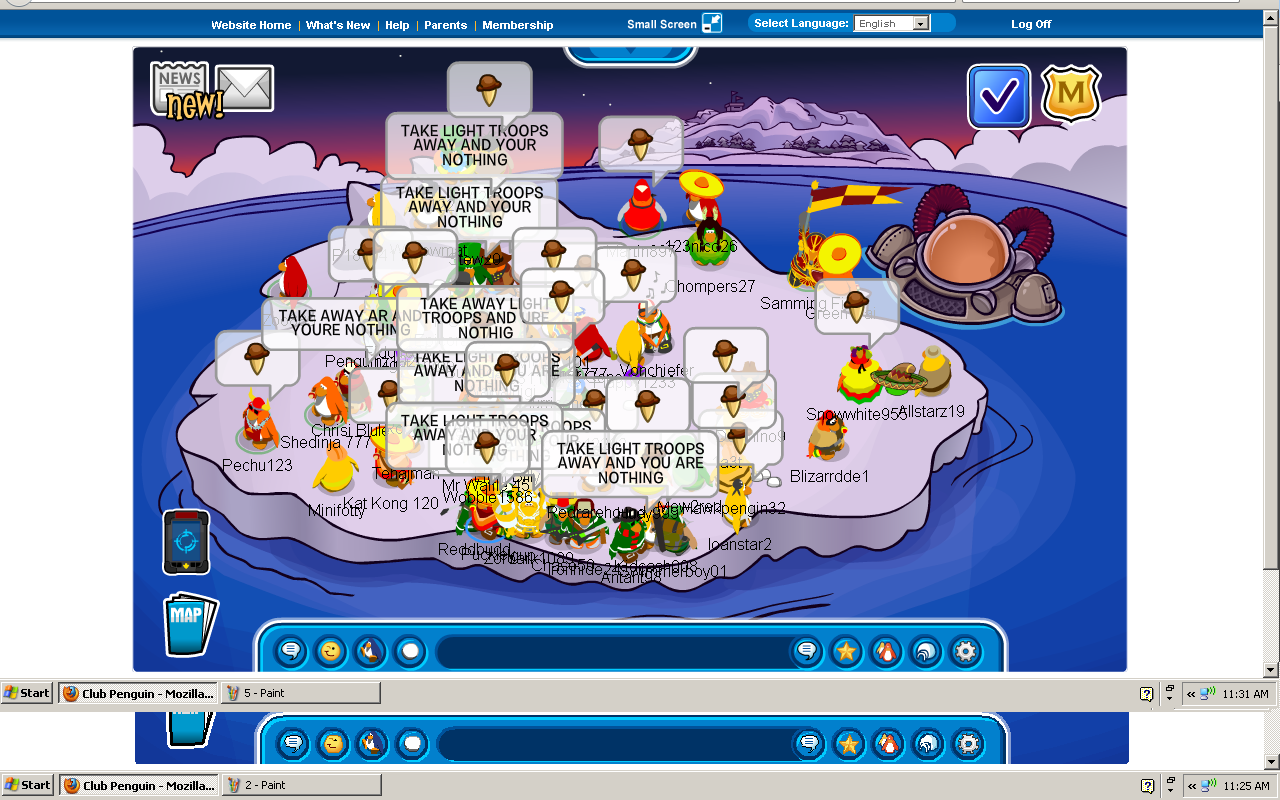Image resolution: width=1280 pixels, height=800 pixels.
Task: Open the island Map
Action: [188, 624]
